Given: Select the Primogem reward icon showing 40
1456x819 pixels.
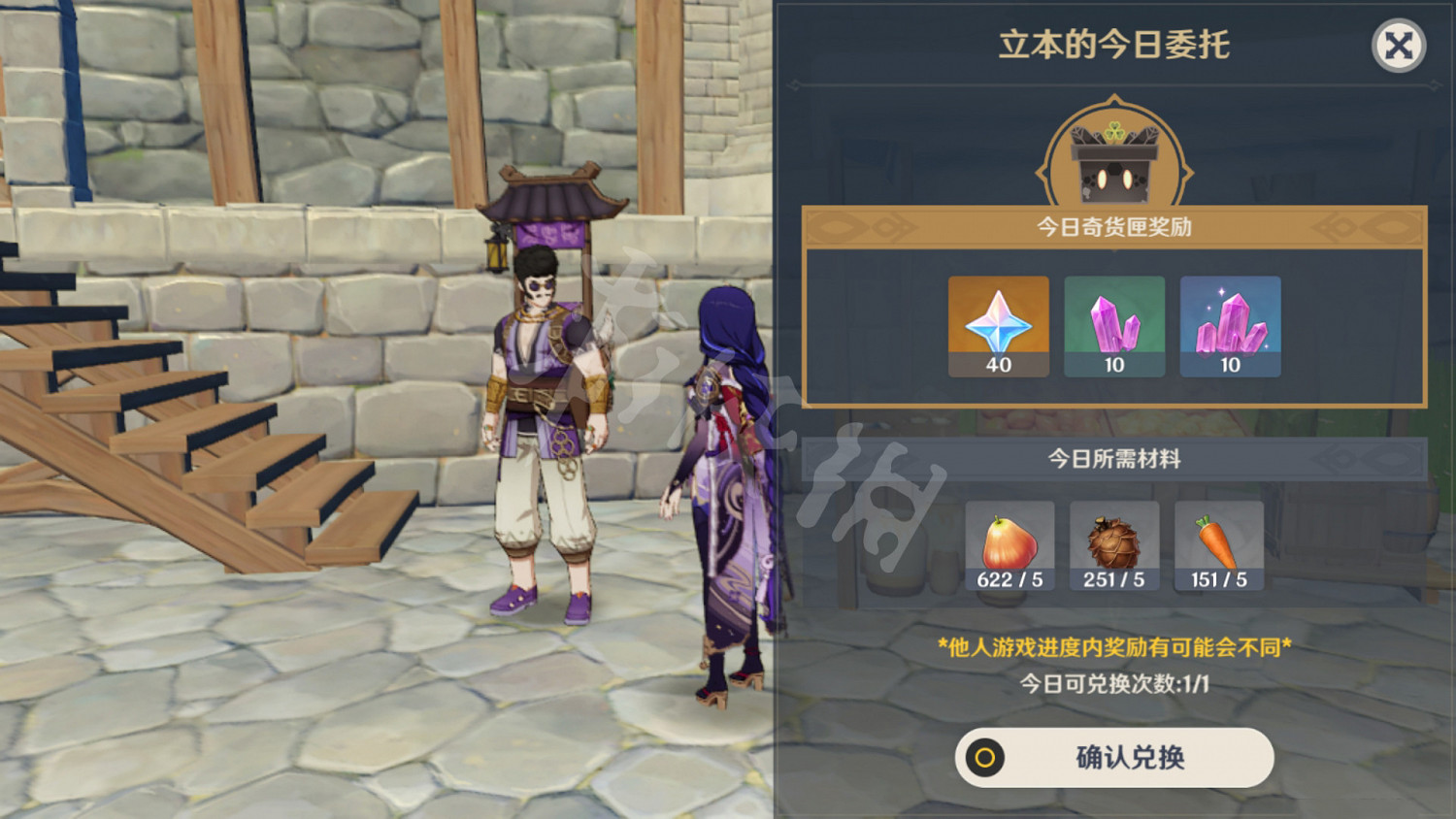Looking at the screenshot, I should tap(999, 325).
